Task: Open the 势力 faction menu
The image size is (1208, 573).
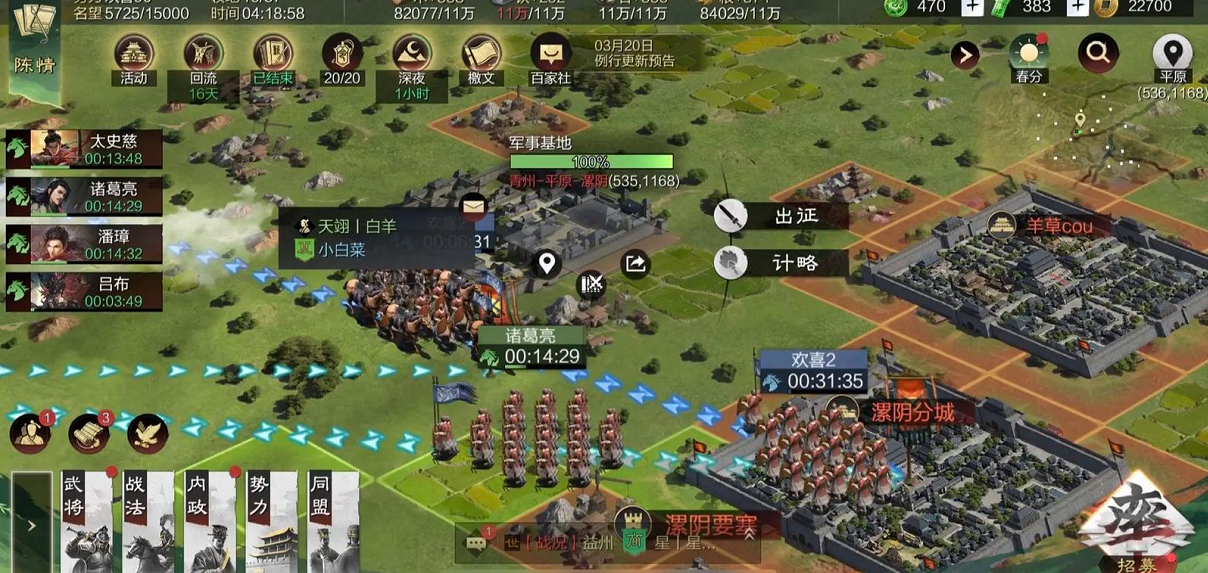Action: (x=271, y=520)
